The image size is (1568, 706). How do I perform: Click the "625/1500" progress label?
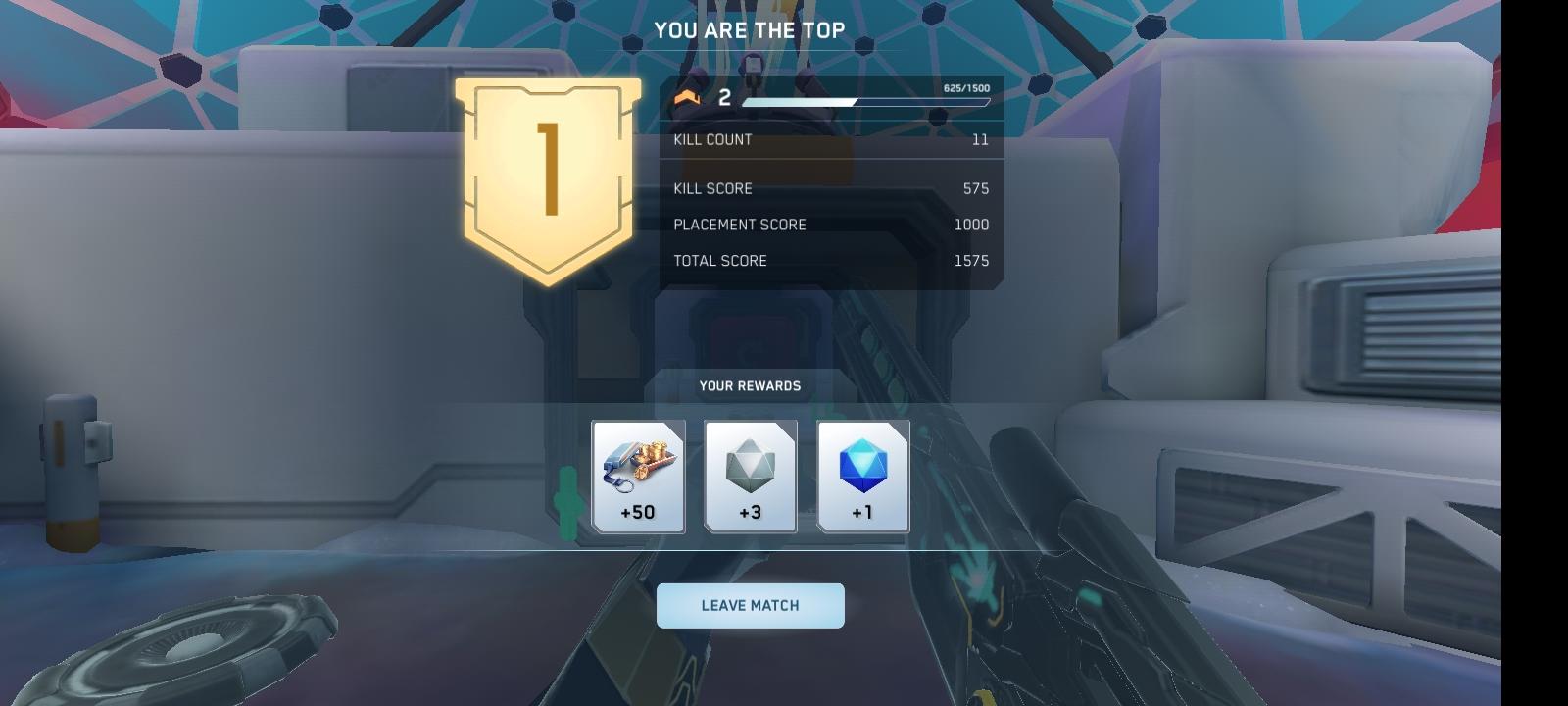966,87
